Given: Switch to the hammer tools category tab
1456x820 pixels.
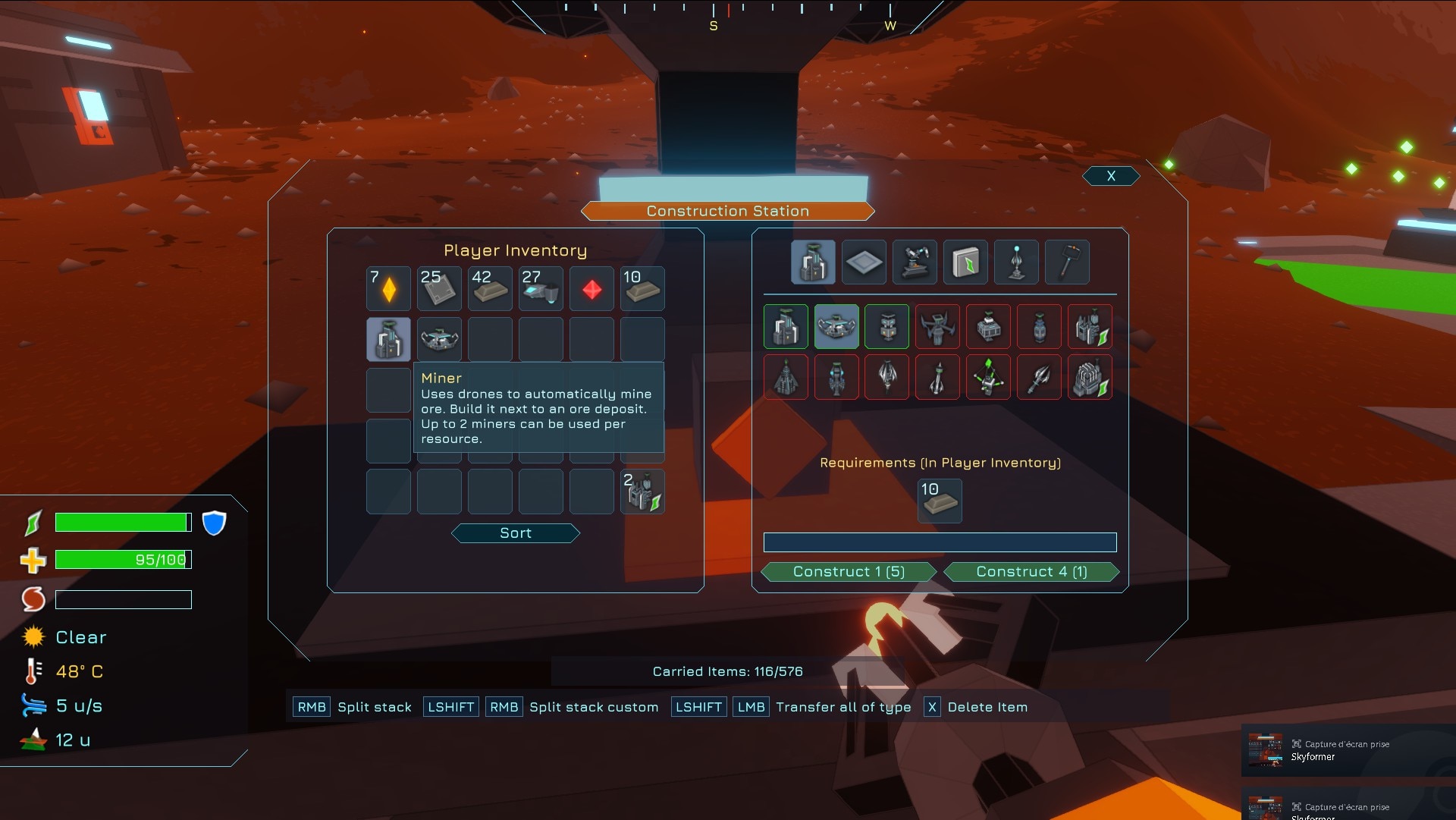Looking at the screenshot, I should pos(1067,262).
